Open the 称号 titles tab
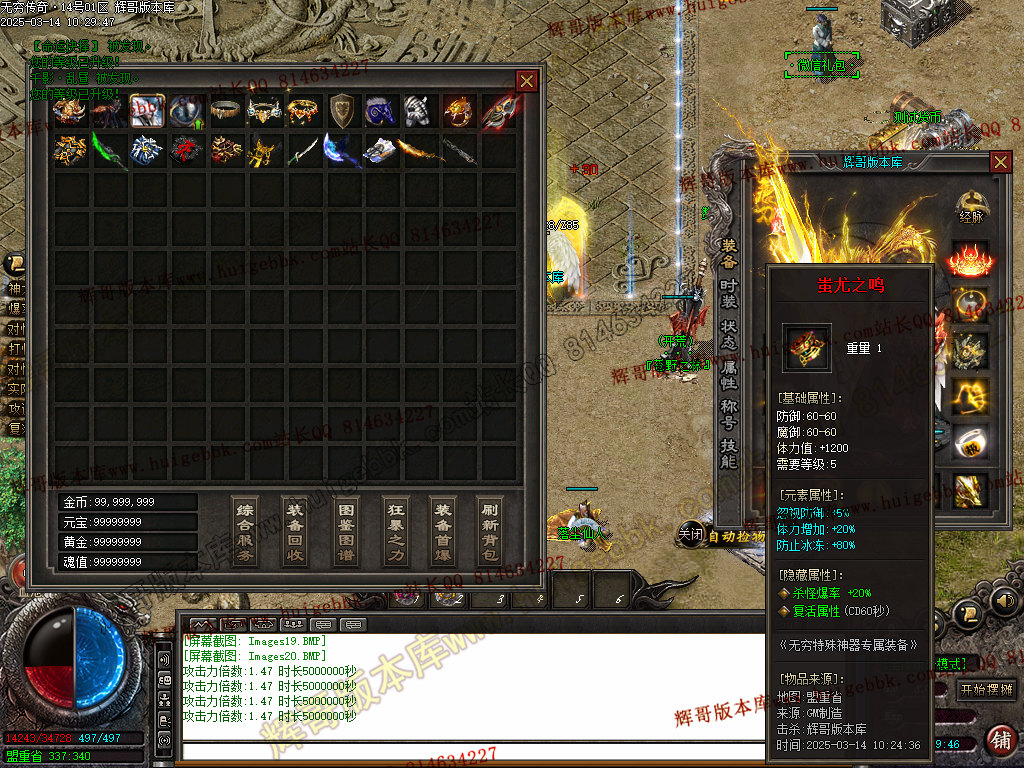This screenshot has height=768, width=1024. point(729,415)
